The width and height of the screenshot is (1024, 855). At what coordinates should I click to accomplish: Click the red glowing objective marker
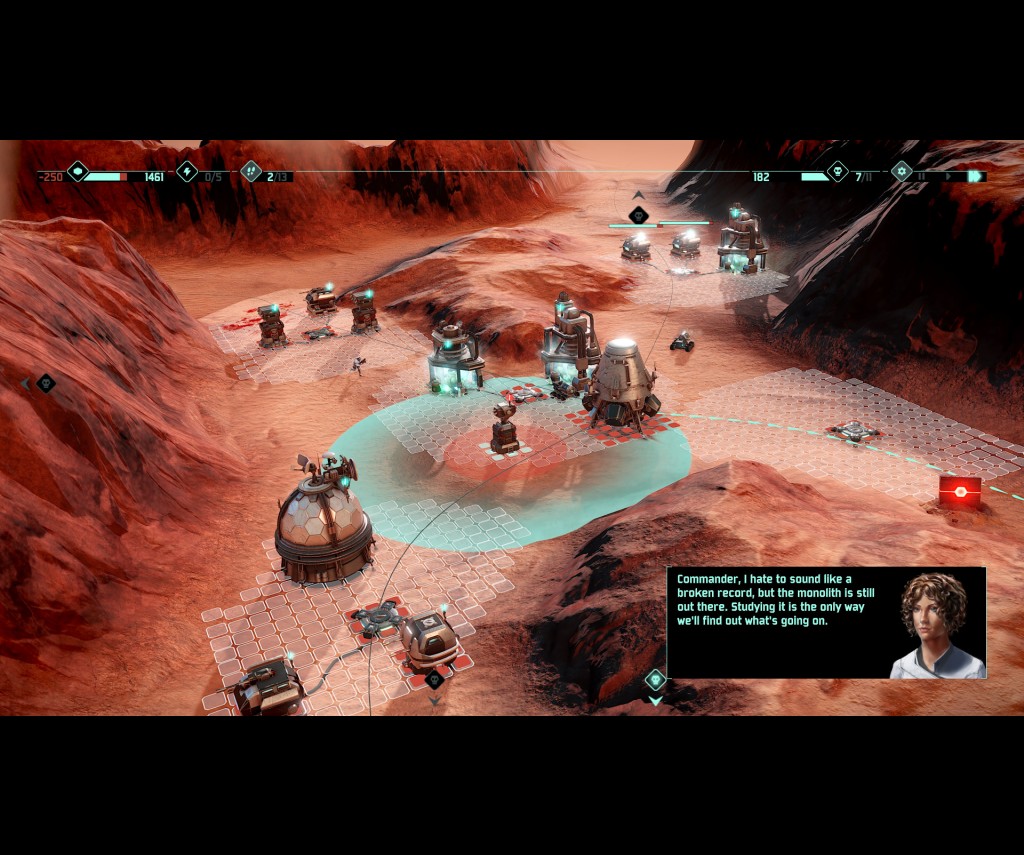click(959, 490)
